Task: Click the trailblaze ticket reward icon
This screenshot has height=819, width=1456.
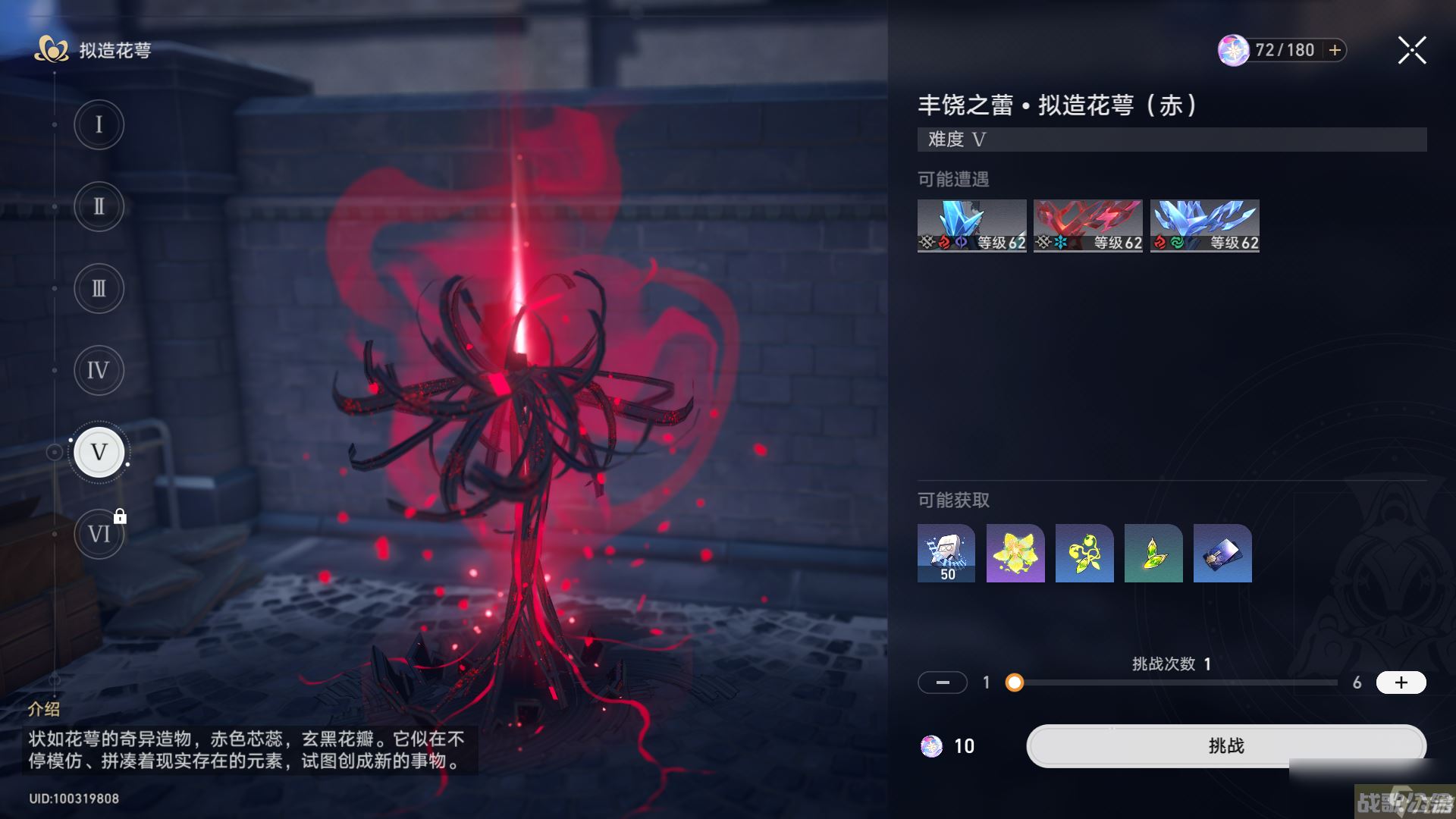Action: click(x=1222, y=553)
